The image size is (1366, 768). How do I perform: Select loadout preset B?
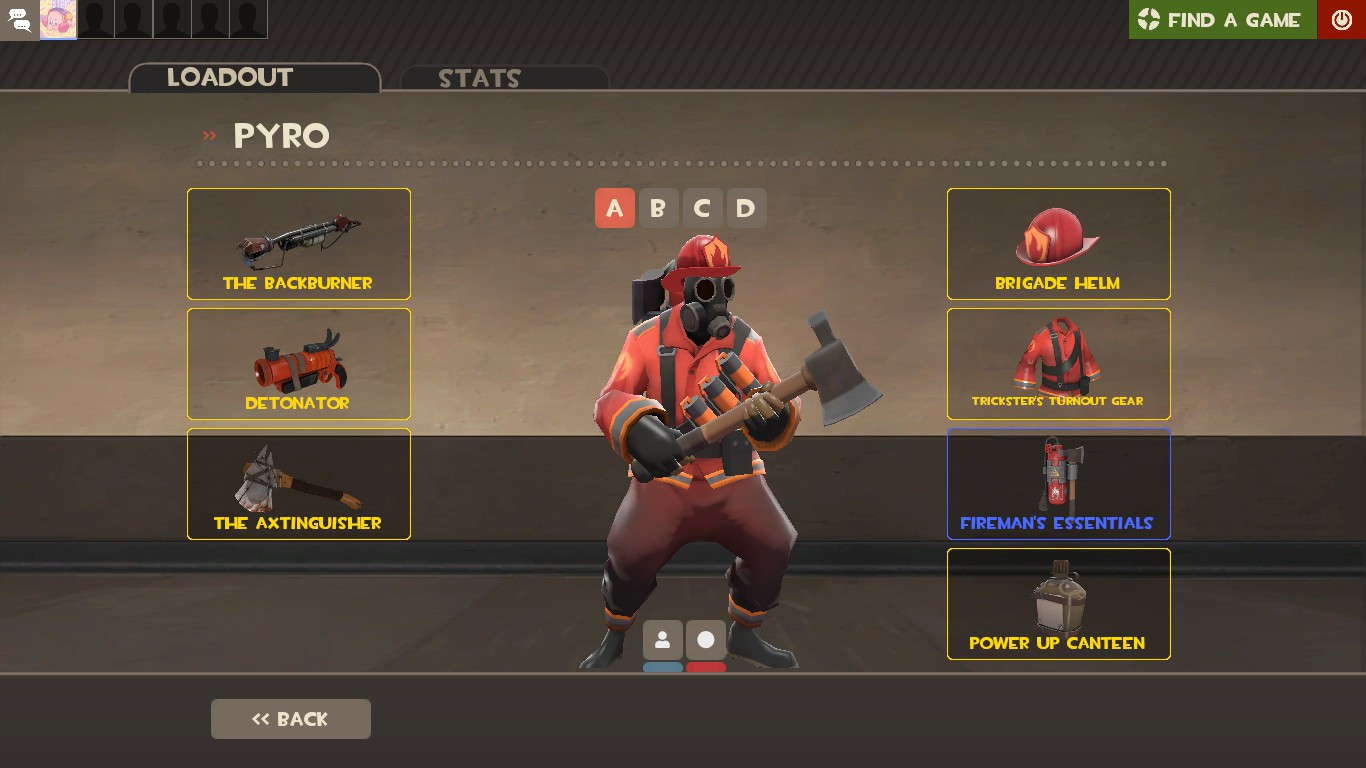click(x=659, y=208)
